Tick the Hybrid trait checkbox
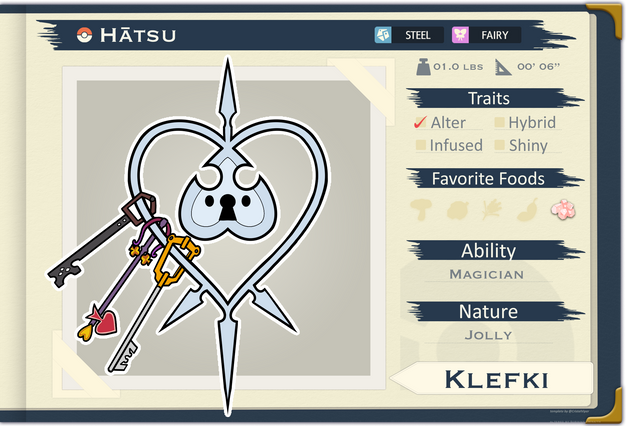This screenshot has width=640, height=426. pos(500,123)
